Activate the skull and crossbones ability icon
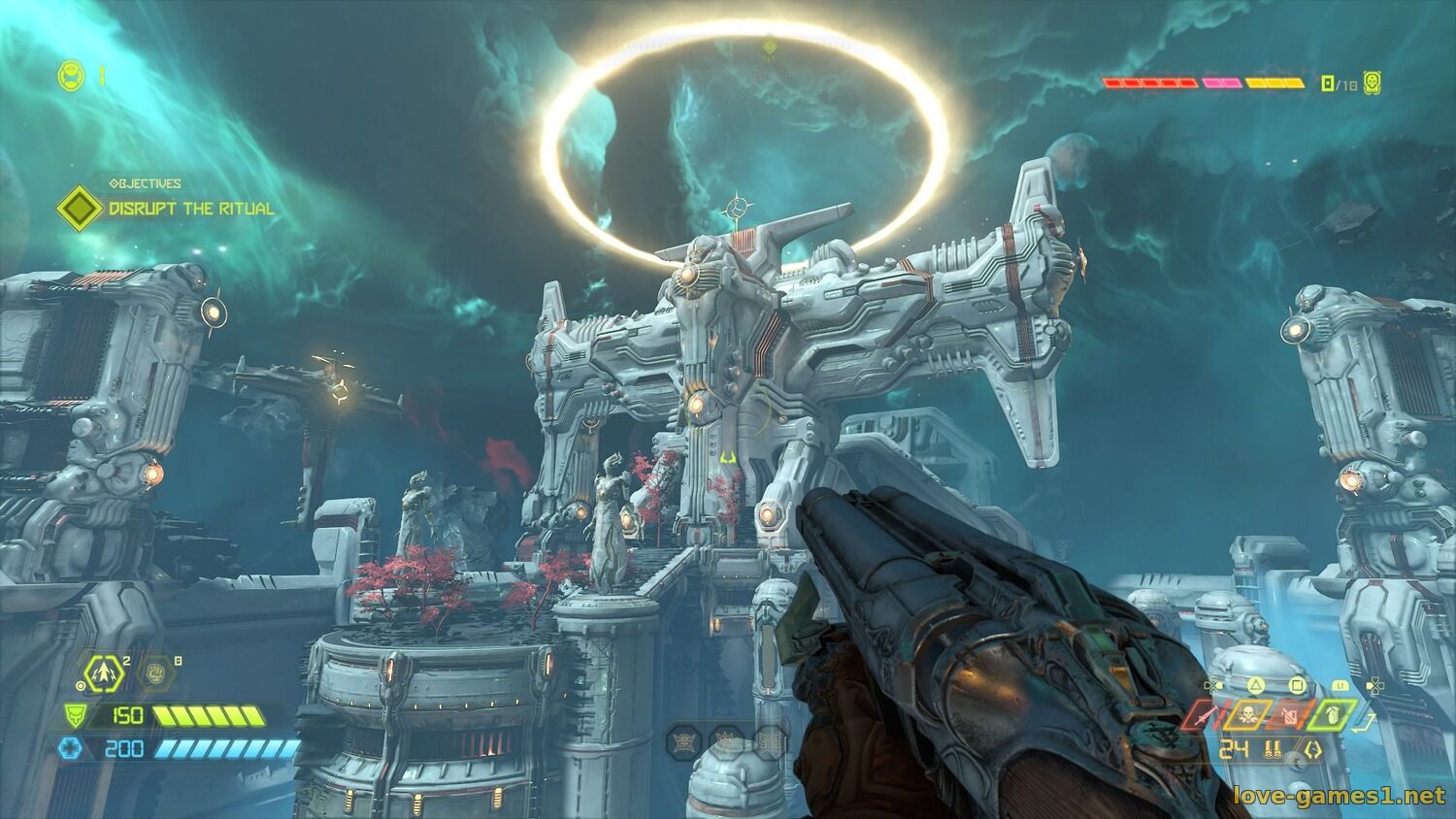The image size is (1456, 819). (x=1247, y=716)
